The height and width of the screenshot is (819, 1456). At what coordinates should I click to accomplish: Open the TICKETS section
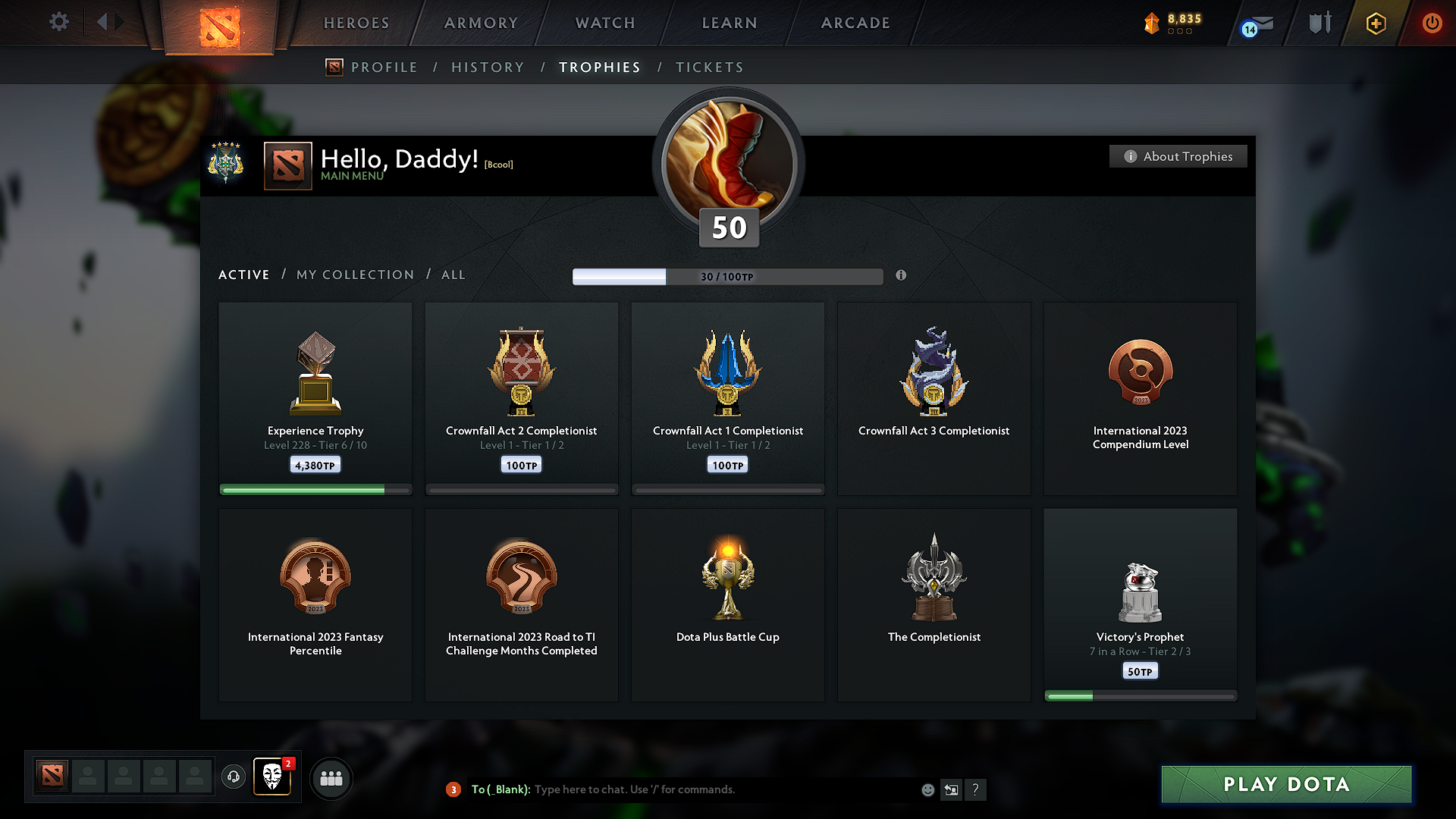click(709, 67)
